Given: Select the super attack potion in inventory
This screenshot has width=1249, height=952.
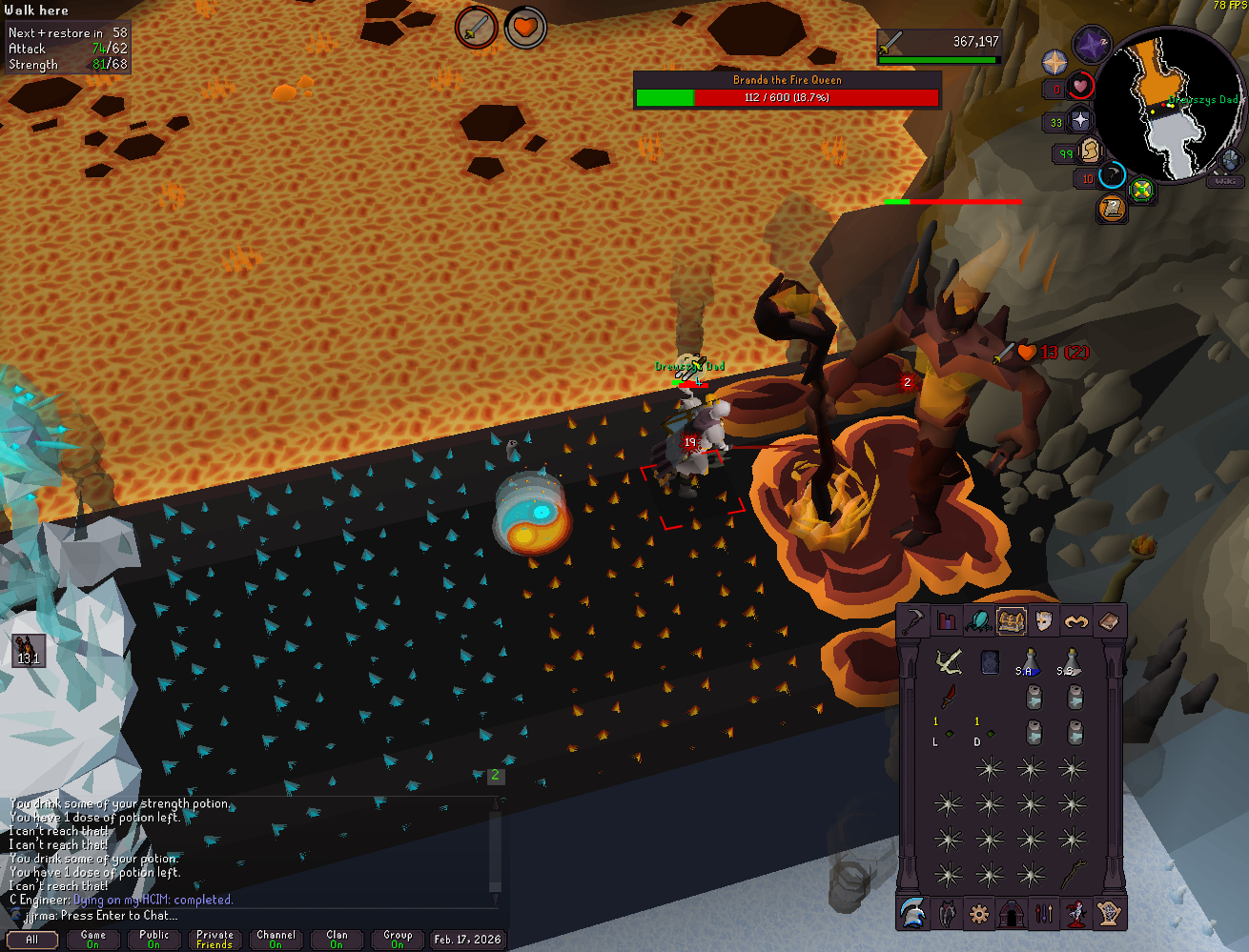Looking at the screenshot, I should click(x=1030, y=661).
